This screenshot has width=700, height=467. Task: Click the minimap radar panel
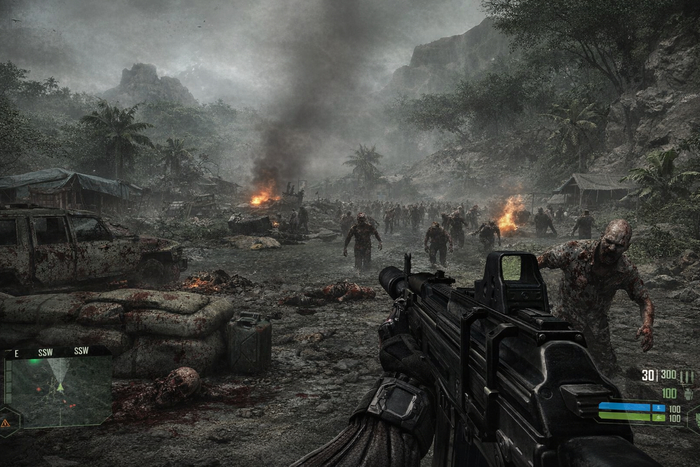click(60, 392)
